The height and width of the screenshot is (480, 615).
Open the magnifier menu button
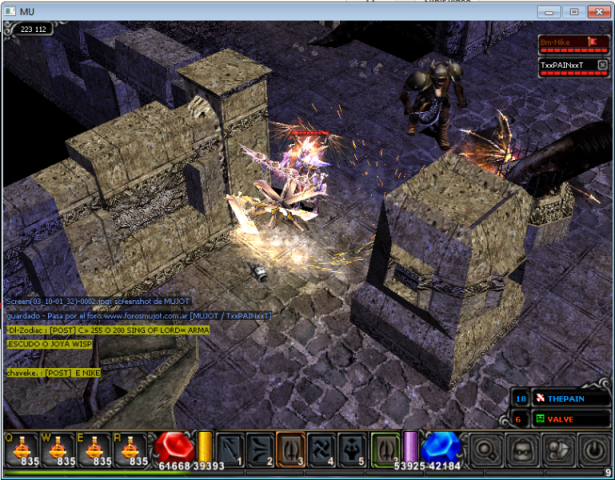tap(485, 447)
